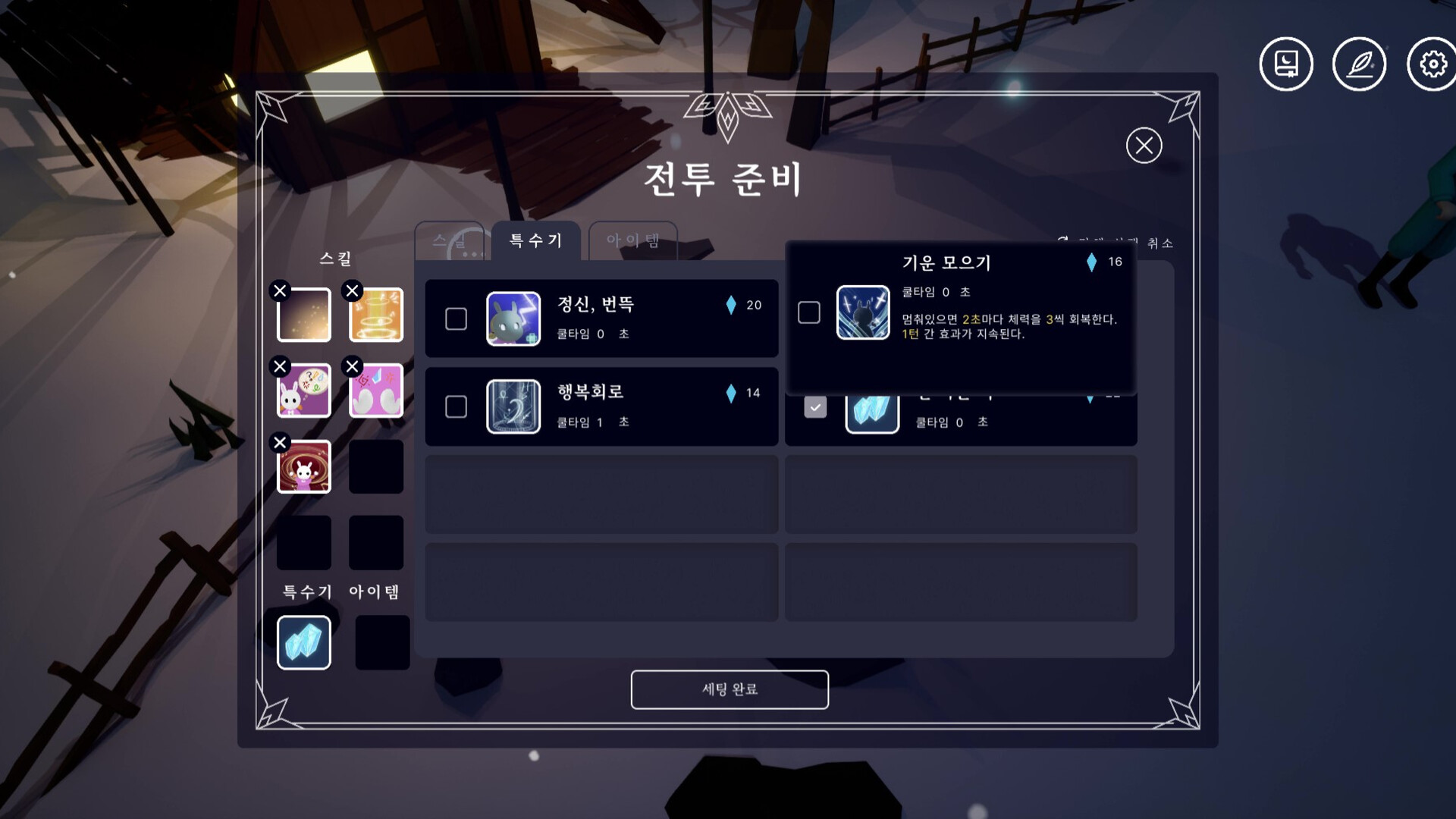Click the thinking rabbit skill icon

click(303, 391)
